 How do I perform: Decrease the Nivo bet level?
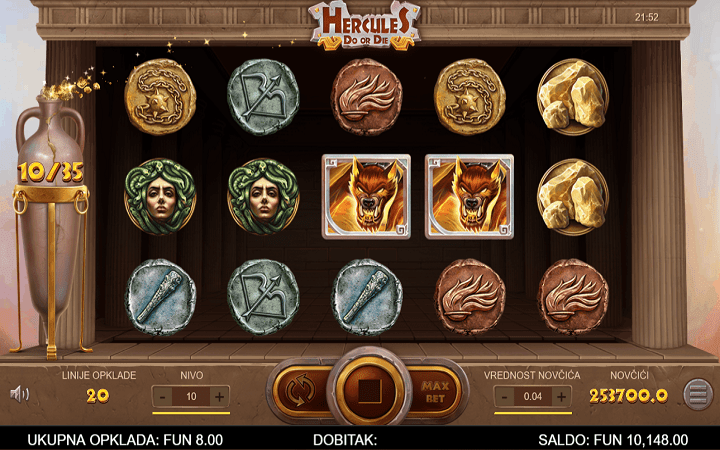[x=163, y=396]
